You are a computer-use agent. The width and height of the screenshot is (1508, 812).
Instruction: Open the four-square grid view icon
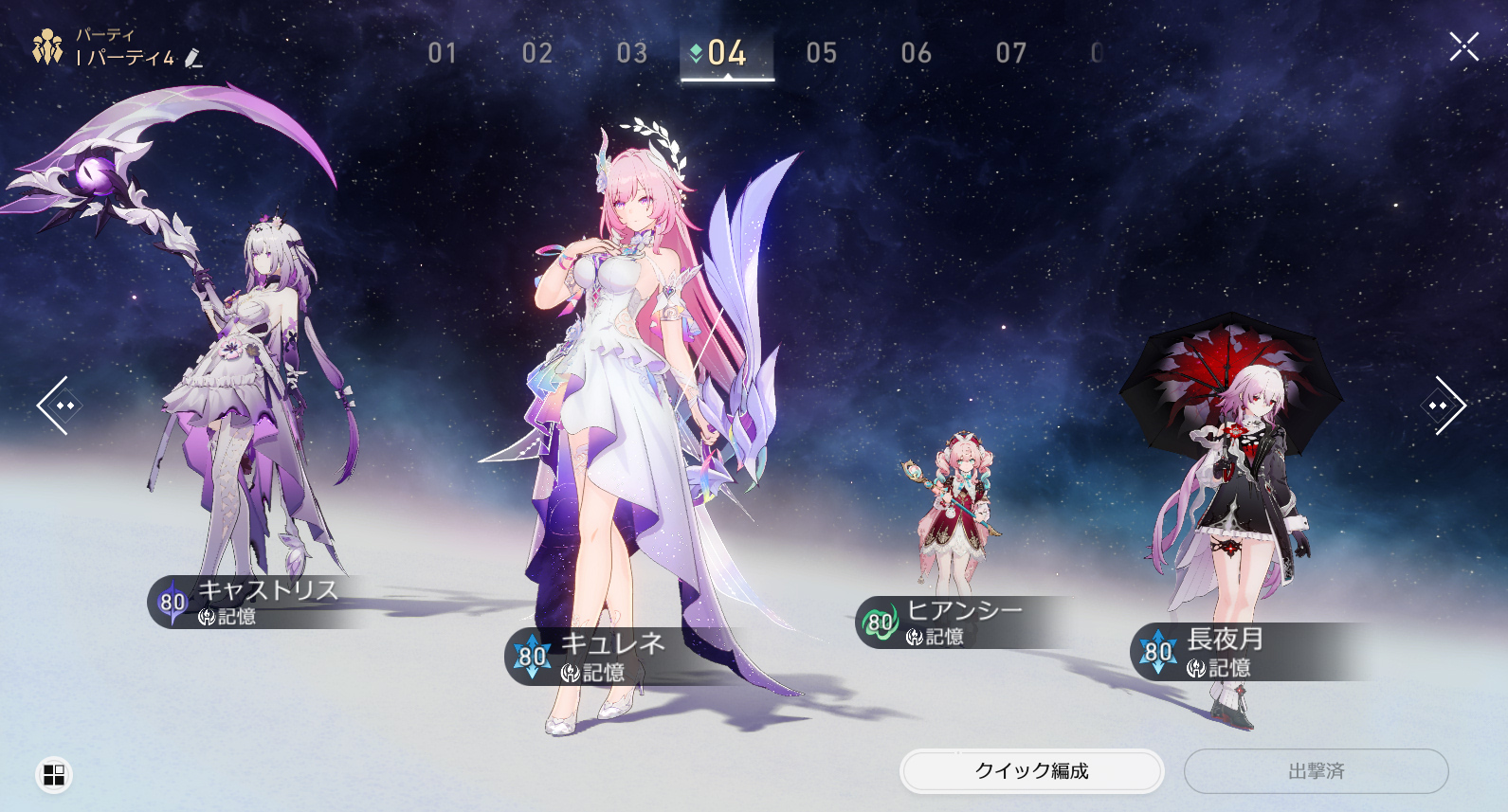(54, 775)
